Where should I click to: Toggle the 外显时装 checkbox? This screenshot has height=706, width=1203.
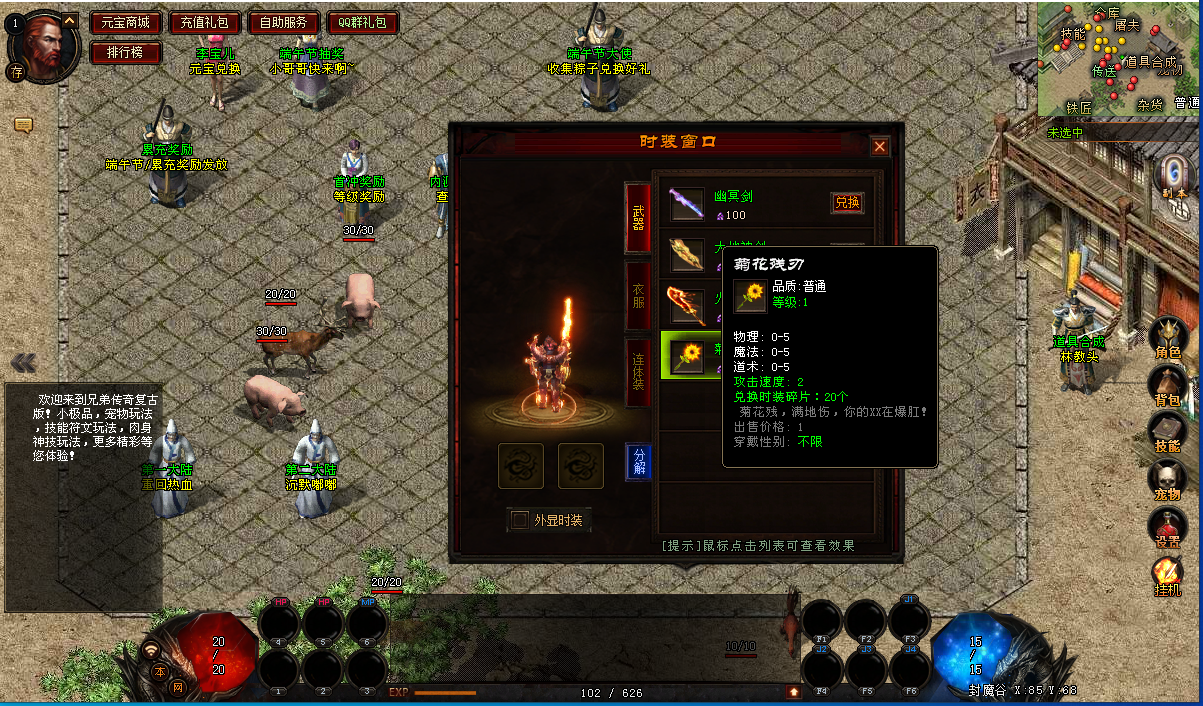click(520, 520)
